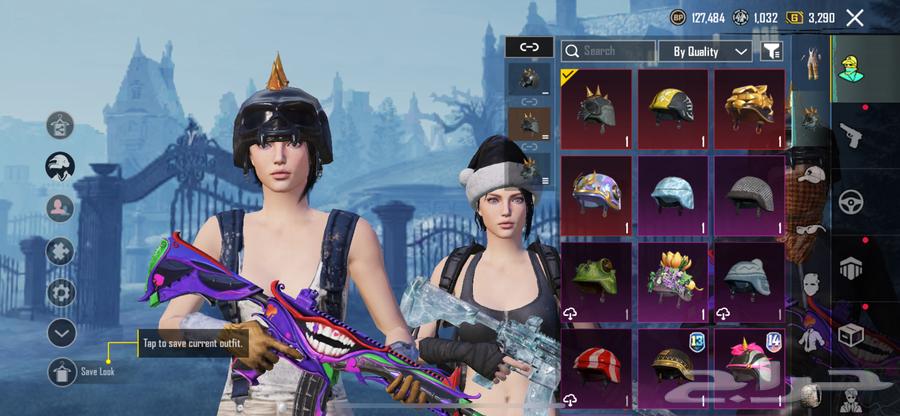Open the steering wheel vehicles tab
The height and width of the screenshot is (416, 900).
[x=851, y=201]
